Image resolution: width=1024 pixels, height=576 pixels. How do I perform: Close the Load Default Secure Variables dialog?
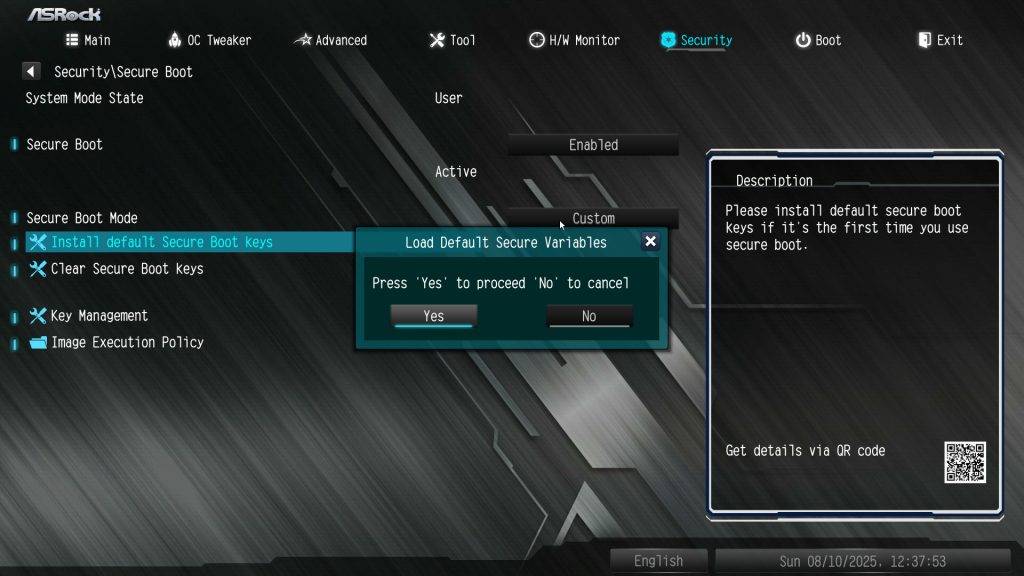pos(650,241)
